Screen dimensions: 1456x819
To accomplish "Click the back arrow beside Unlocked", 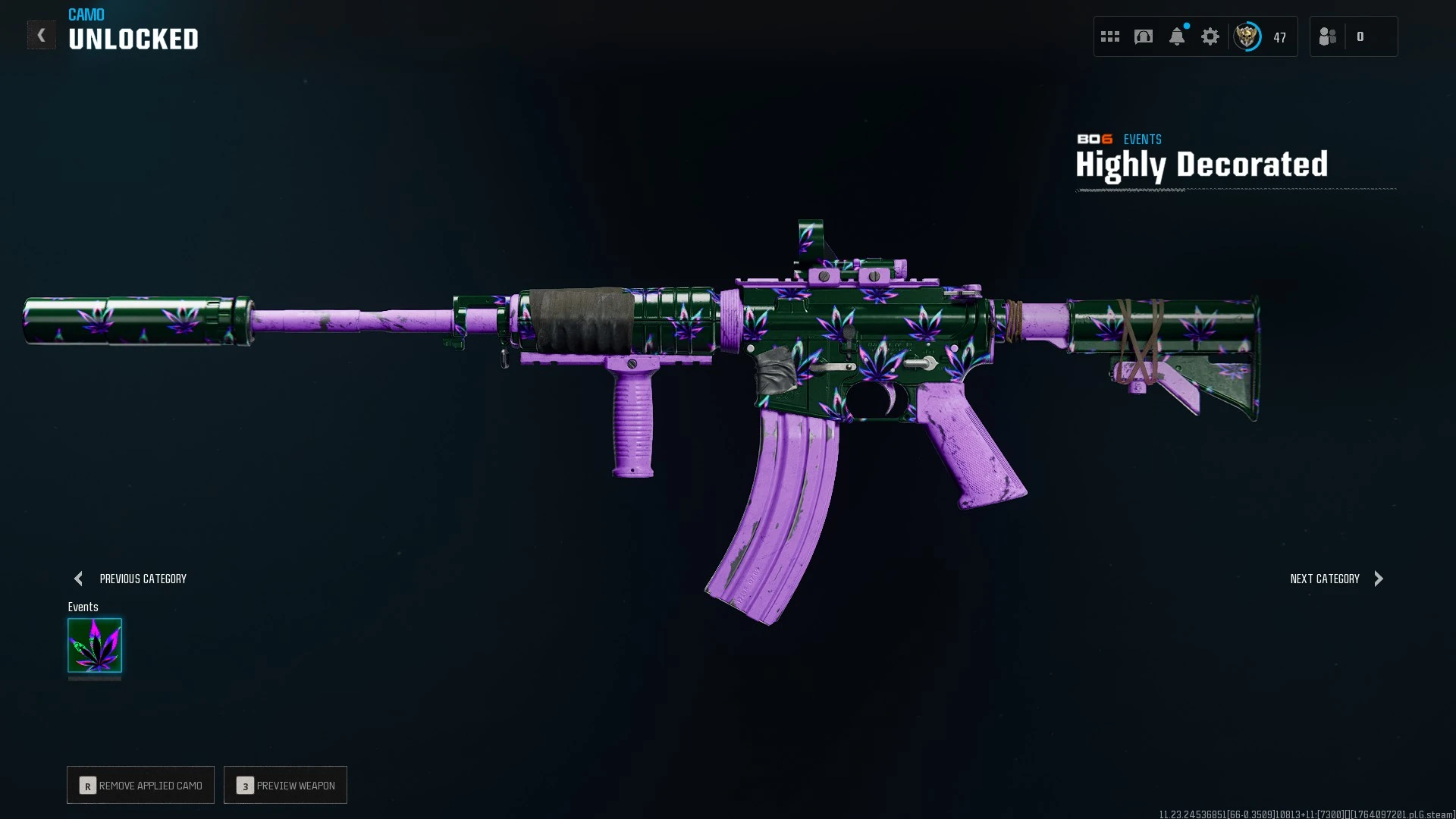I will pyautogui.click(x=42, y=34).
